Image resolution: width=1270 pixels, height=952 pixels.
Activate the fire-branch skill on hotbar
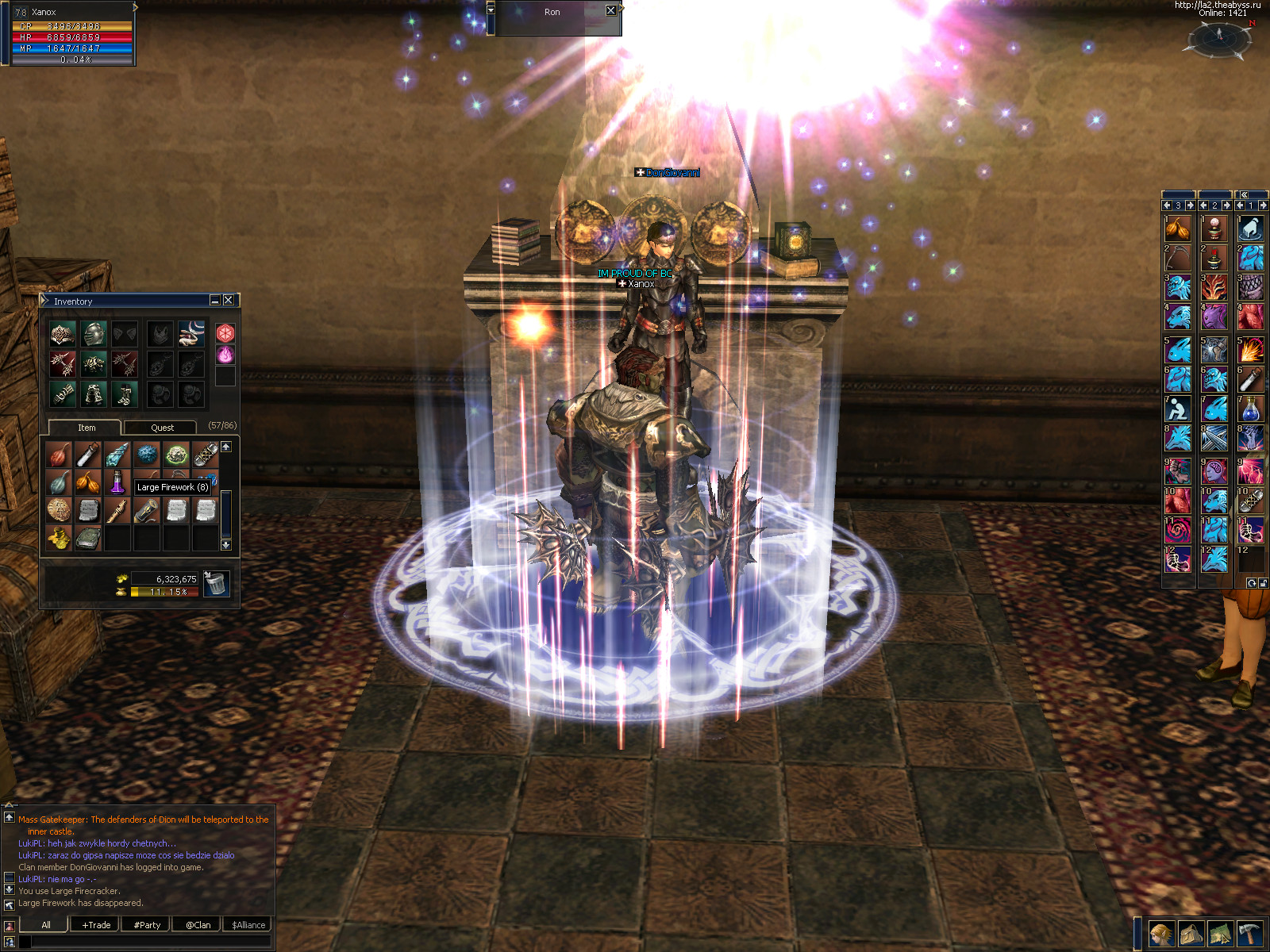[x=1214, y=287]
